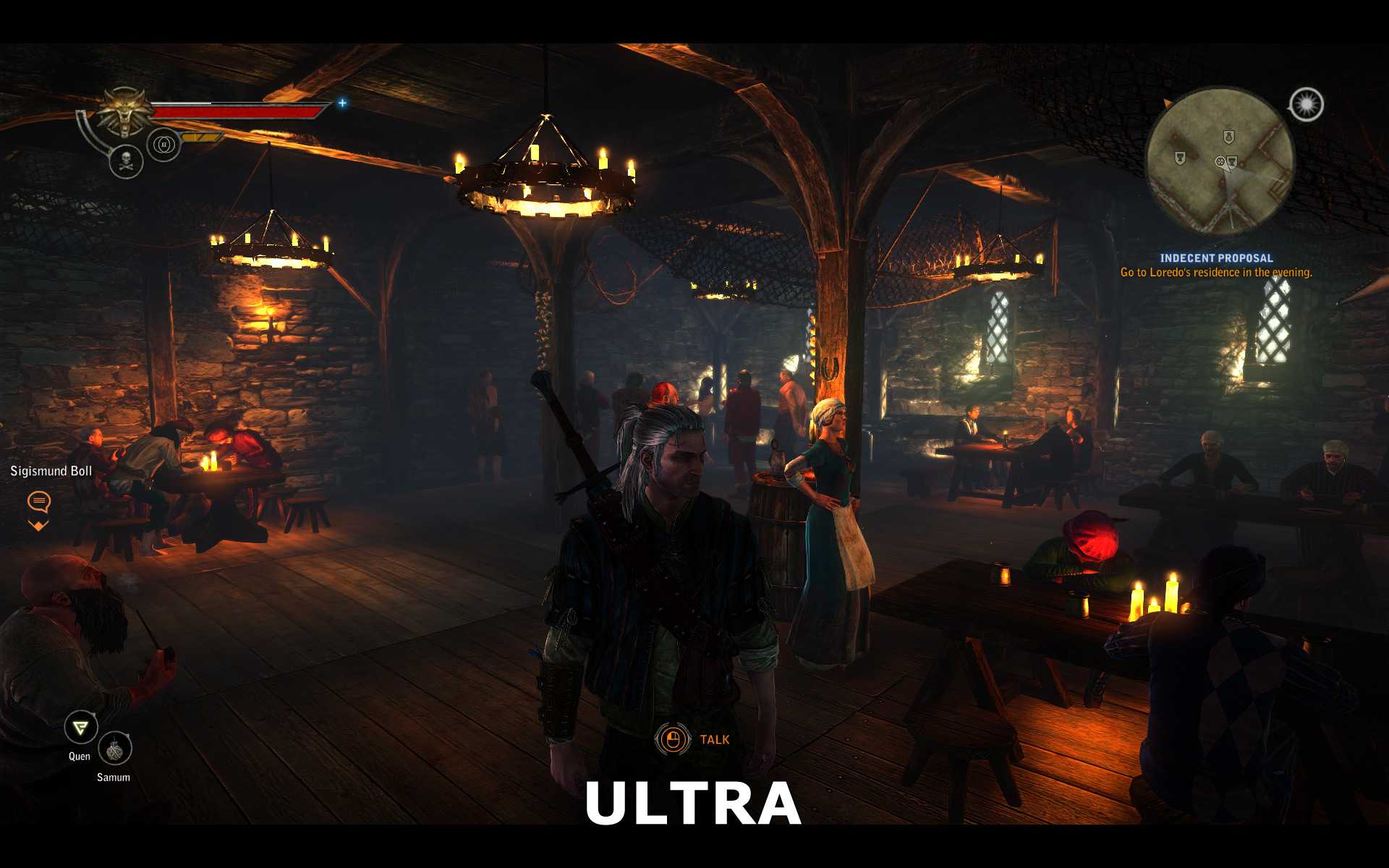Select the Quen sign icon
This screenshot has height=868, width=1389.
(80, 727)
